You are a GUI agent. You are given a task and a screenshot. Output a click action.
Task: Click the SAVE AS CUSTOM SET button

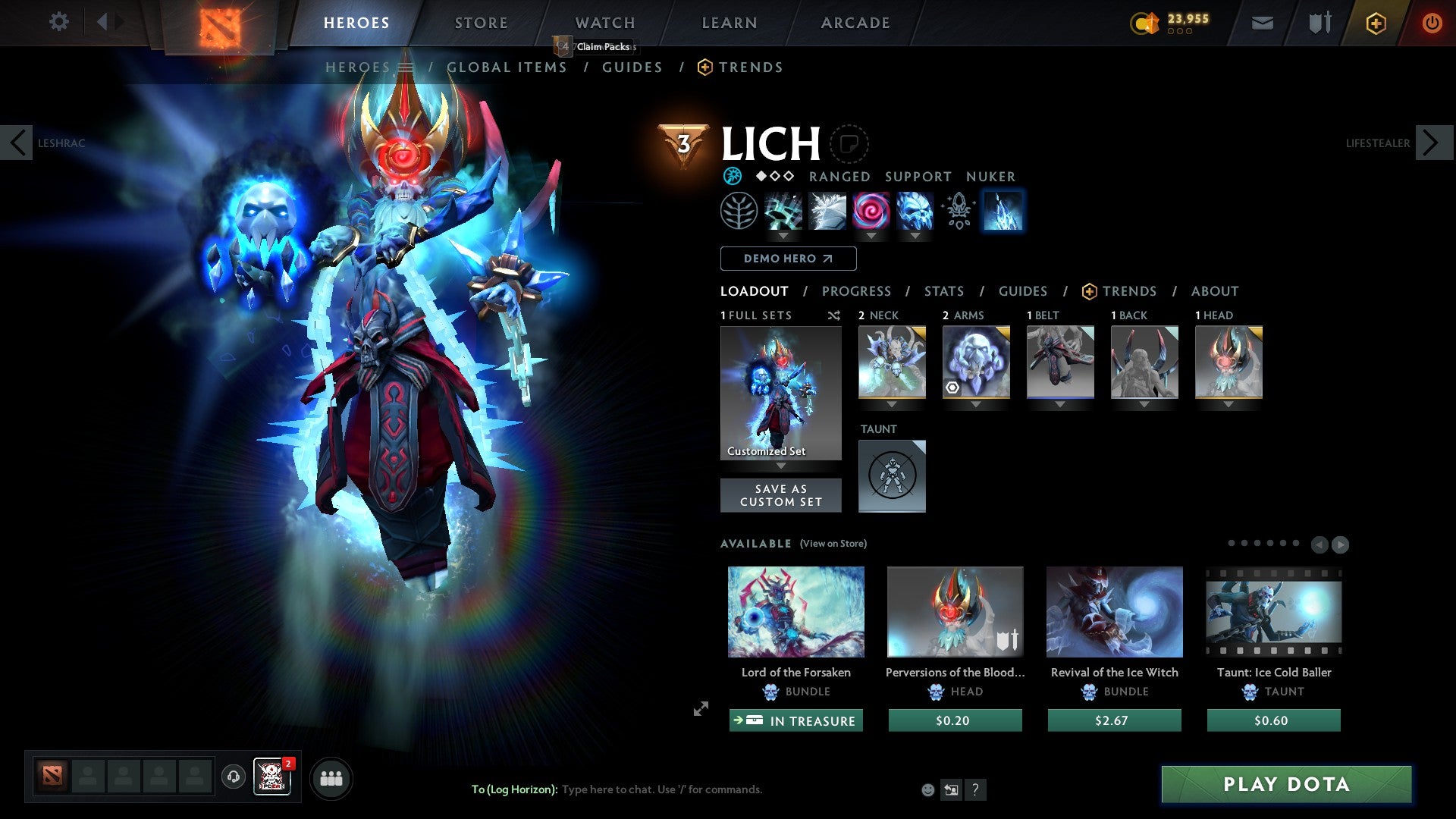point(780,495)
